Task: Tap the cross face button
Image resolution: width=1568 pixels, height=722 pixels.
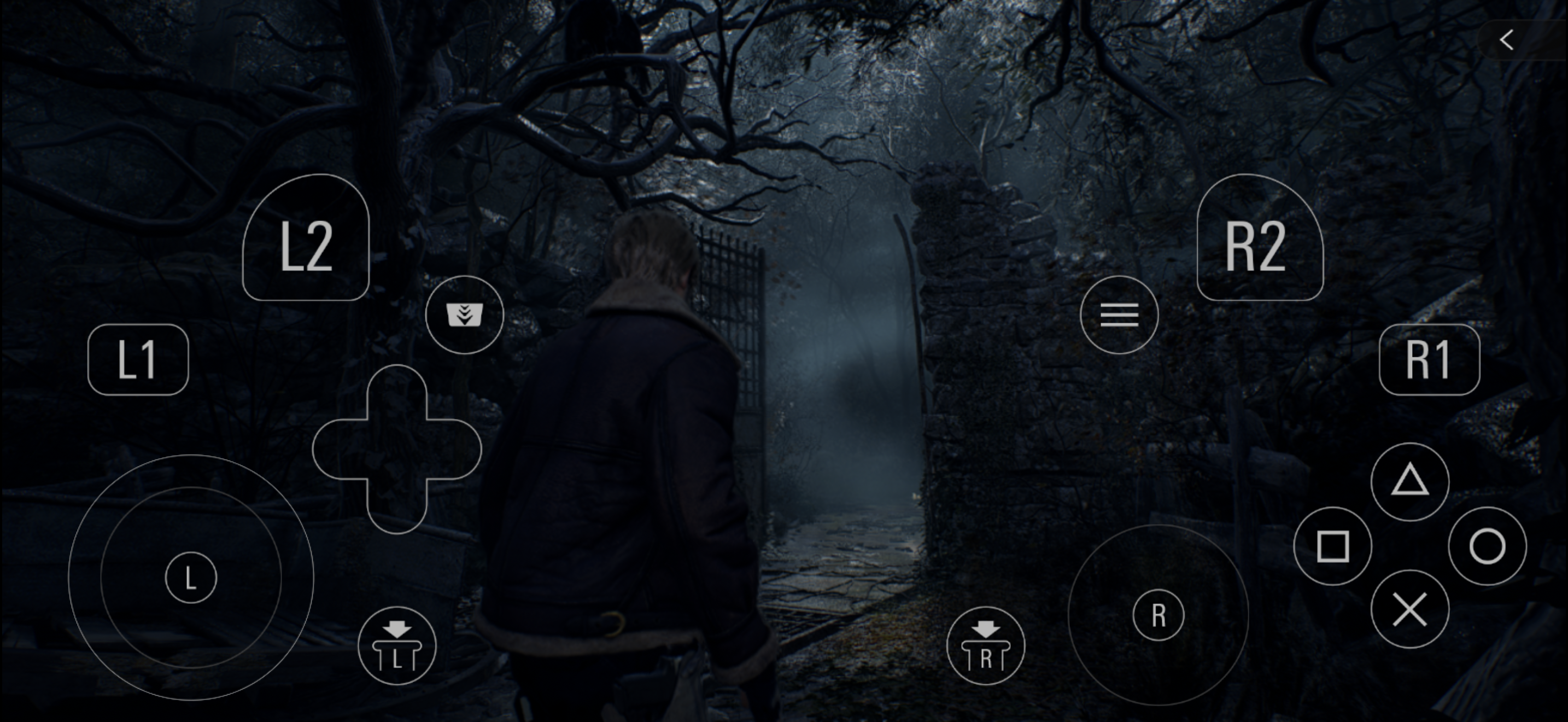Action: [x=1410, y=609]
